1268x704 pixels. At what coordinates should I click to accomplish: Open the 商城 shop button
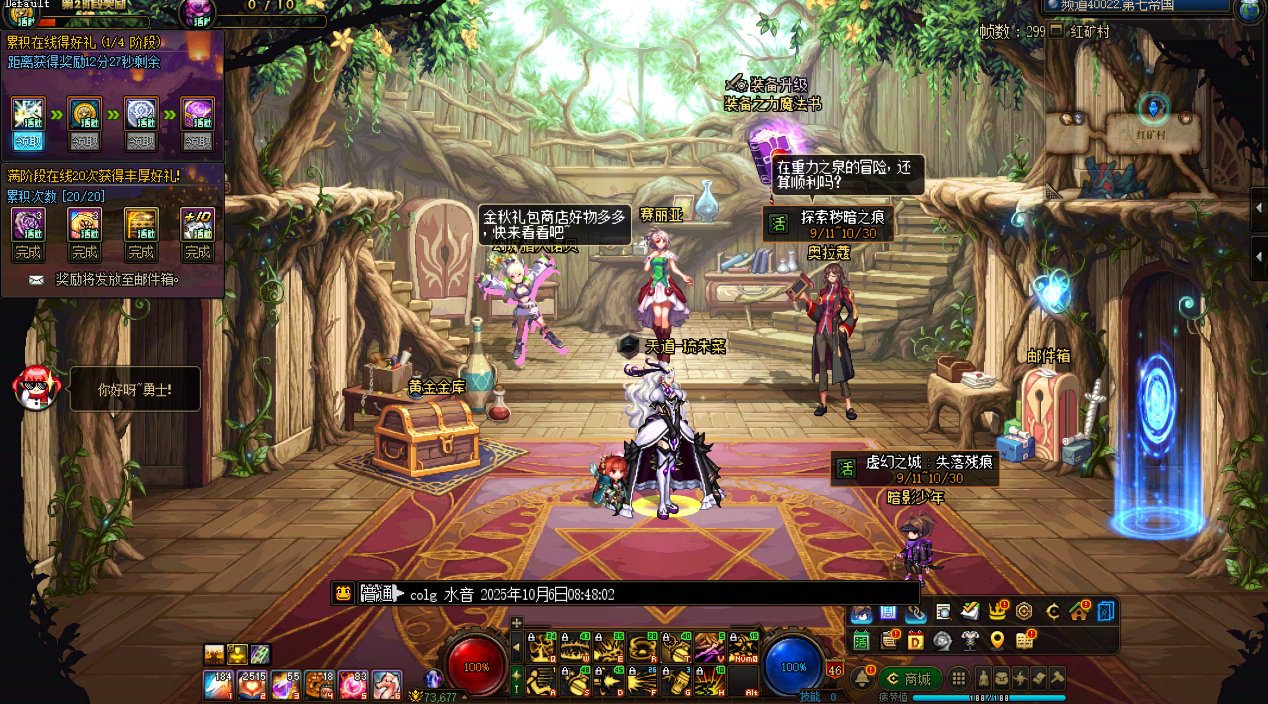coord(909,678)
